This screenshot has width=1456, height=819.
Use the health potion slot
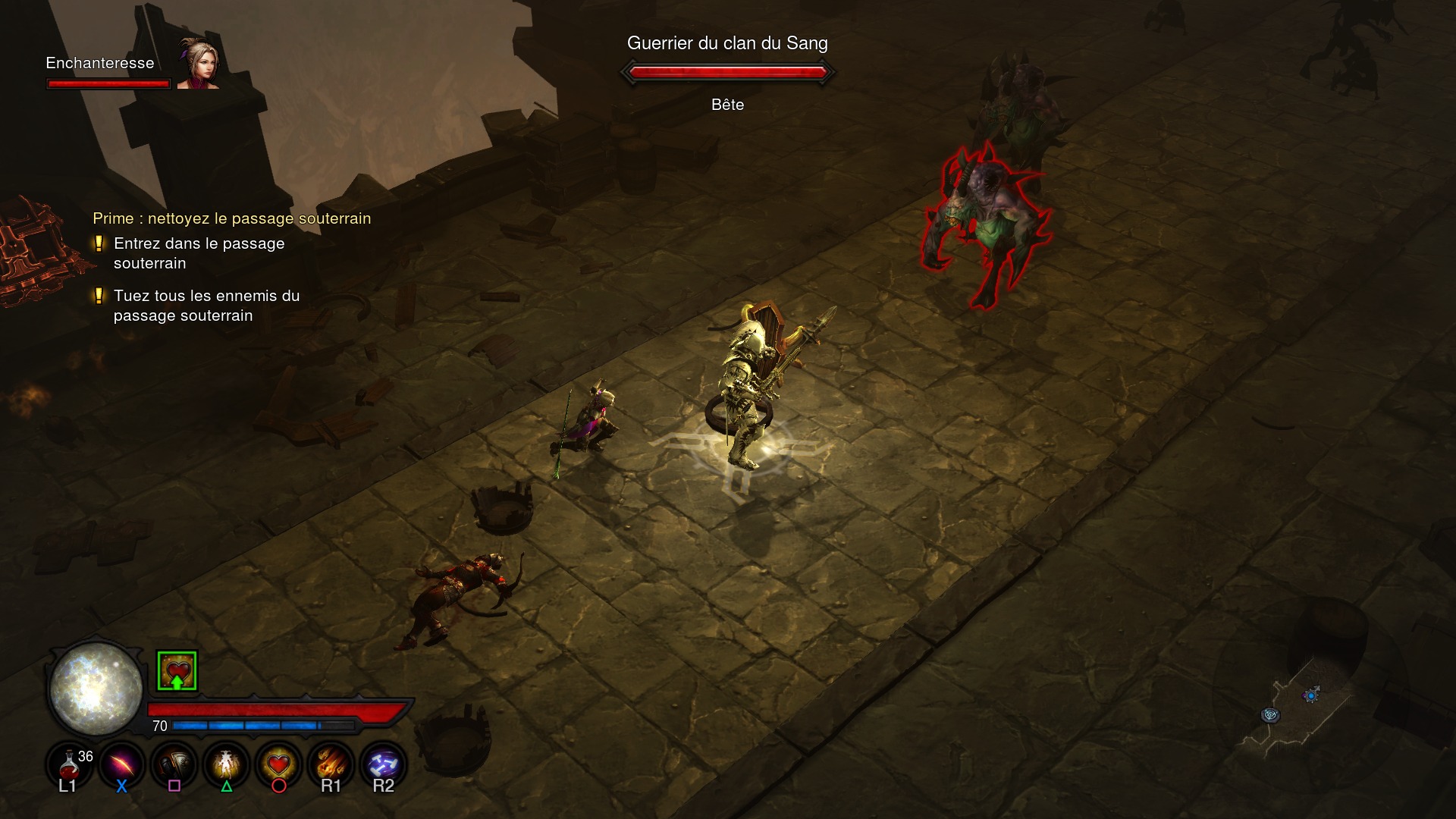(69, 762)
